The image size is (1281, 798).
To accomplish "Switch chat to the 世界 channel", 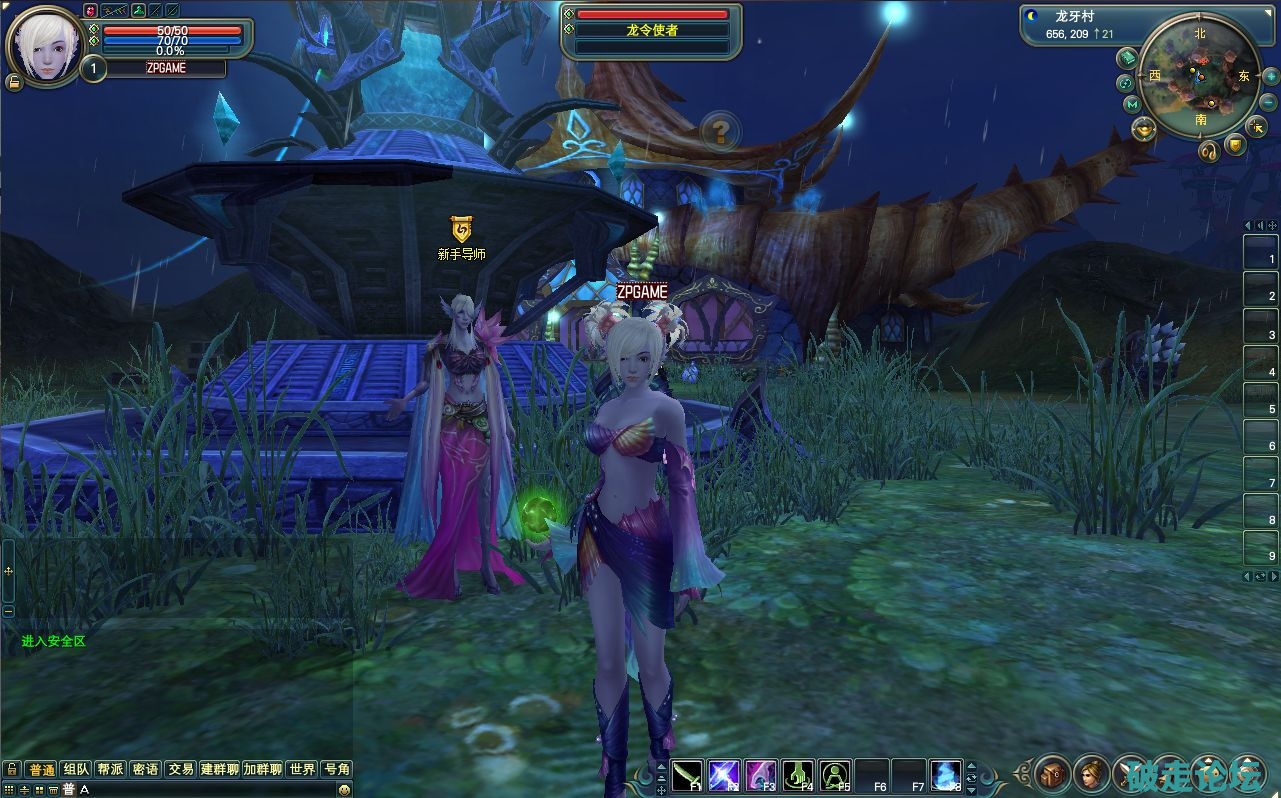I will [x=302, y=769].
